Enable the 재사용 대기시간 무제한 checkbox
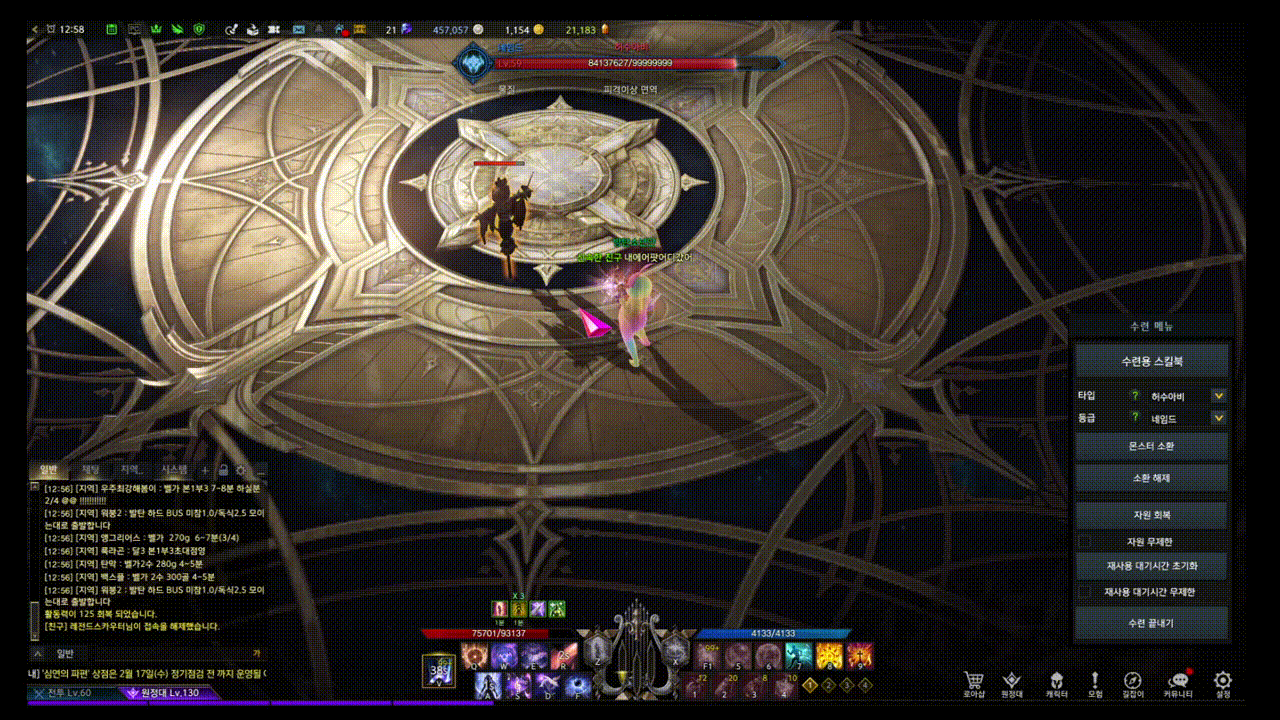Viewport: 1280px width, 720px height. click(1085, 592)
